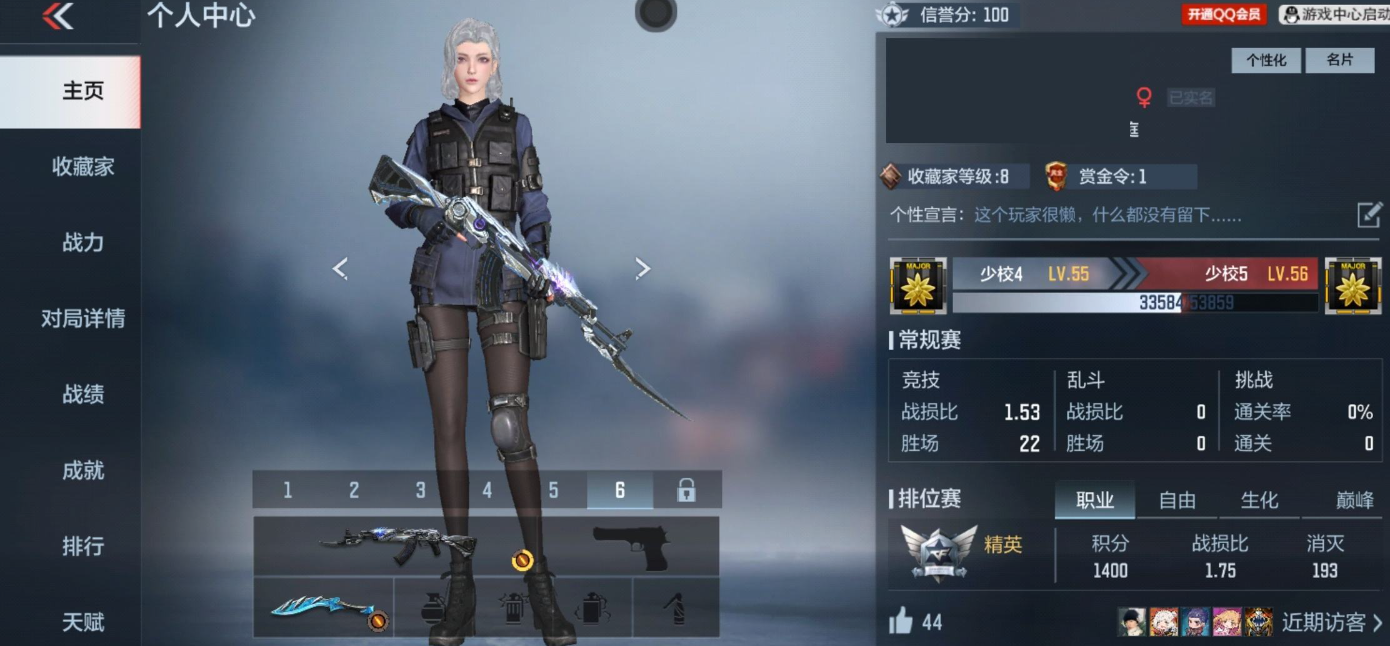
Task: Open the 收藏家 collector page
Action: [83, 167]
